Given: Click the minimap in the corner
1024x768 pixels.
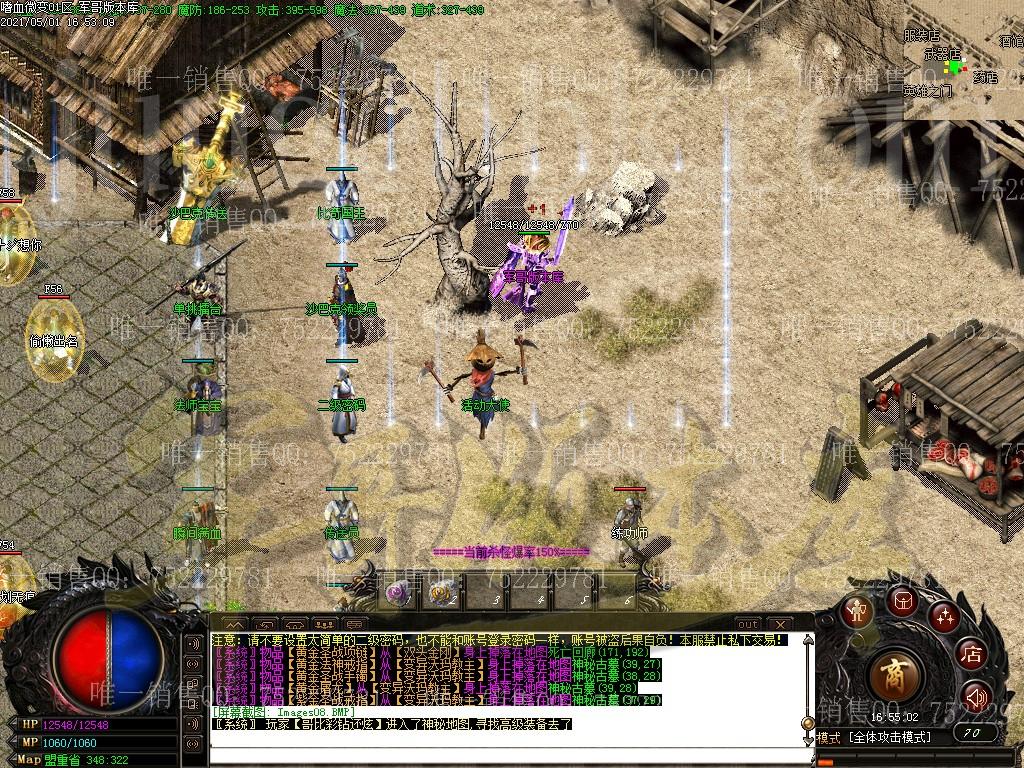Looking at the screenshot, I should click(x=963, y=60).
